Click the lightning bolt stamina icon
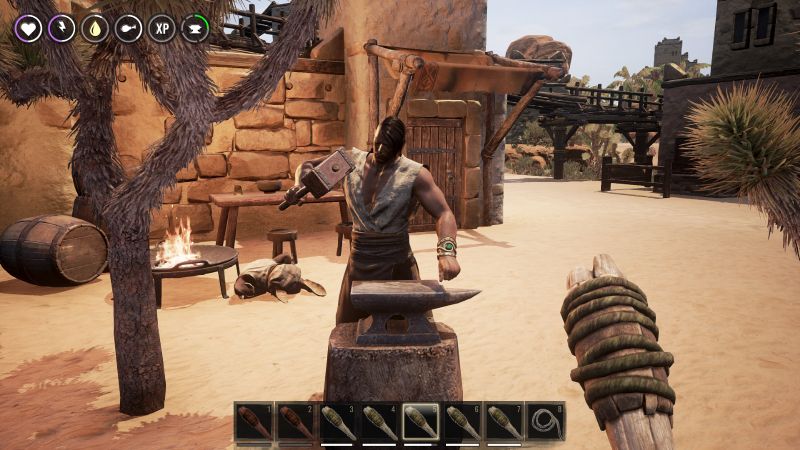Image resolution: width=800 pixels, height=450 pixels. click(62, 28)
